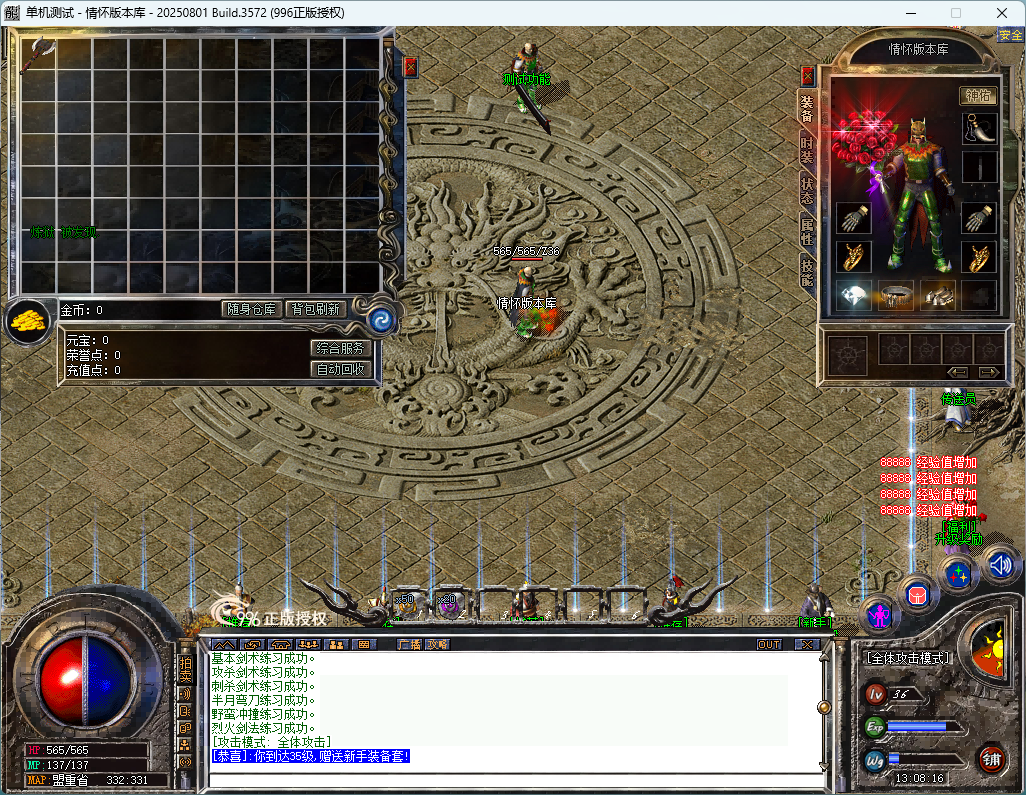
Task: Select the axe in the bag
Action: pyautogui.click(x=38, y=54)
